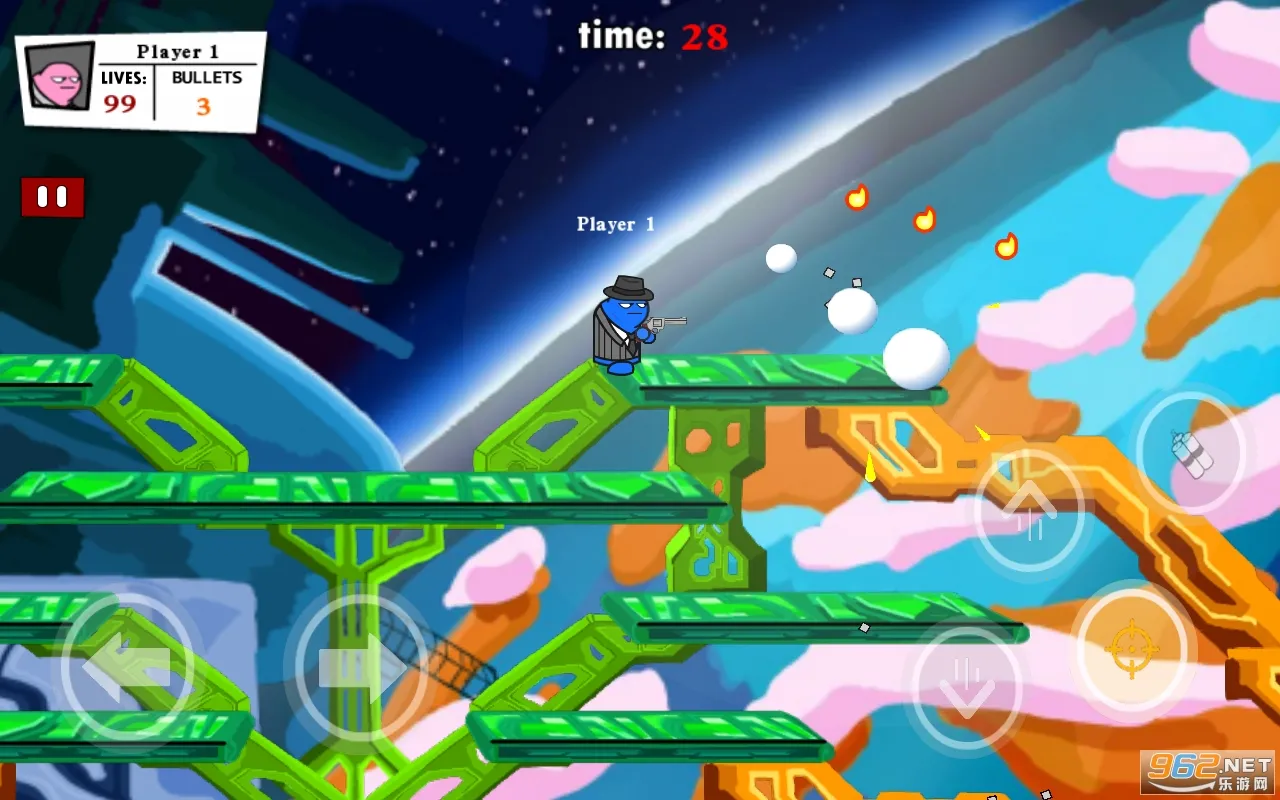This screenshot has height=800, width=1280.
Task: Pause the game with the pause button
Action: [51, 196]
